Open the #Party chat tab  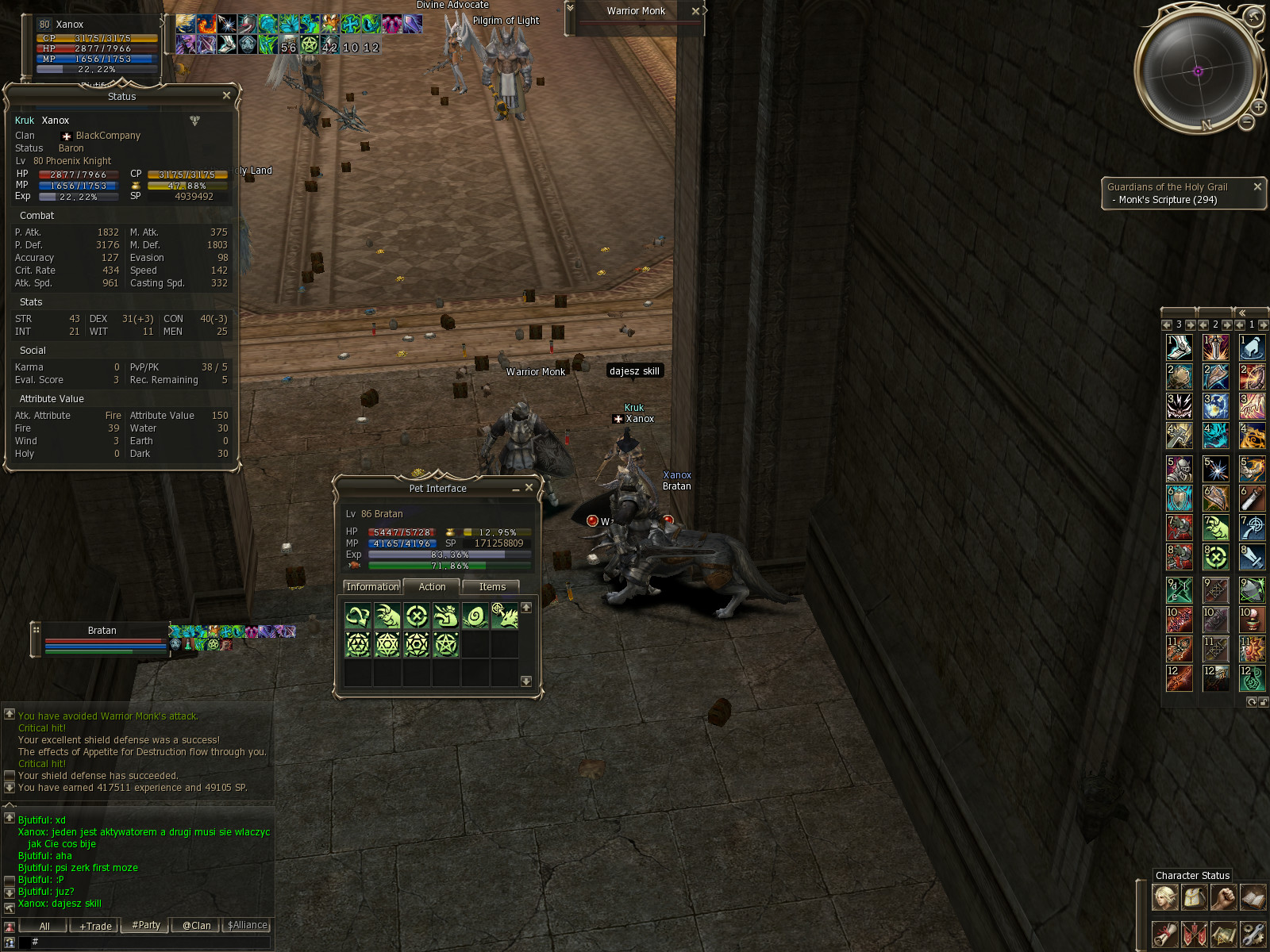click(x=146, y=925)
